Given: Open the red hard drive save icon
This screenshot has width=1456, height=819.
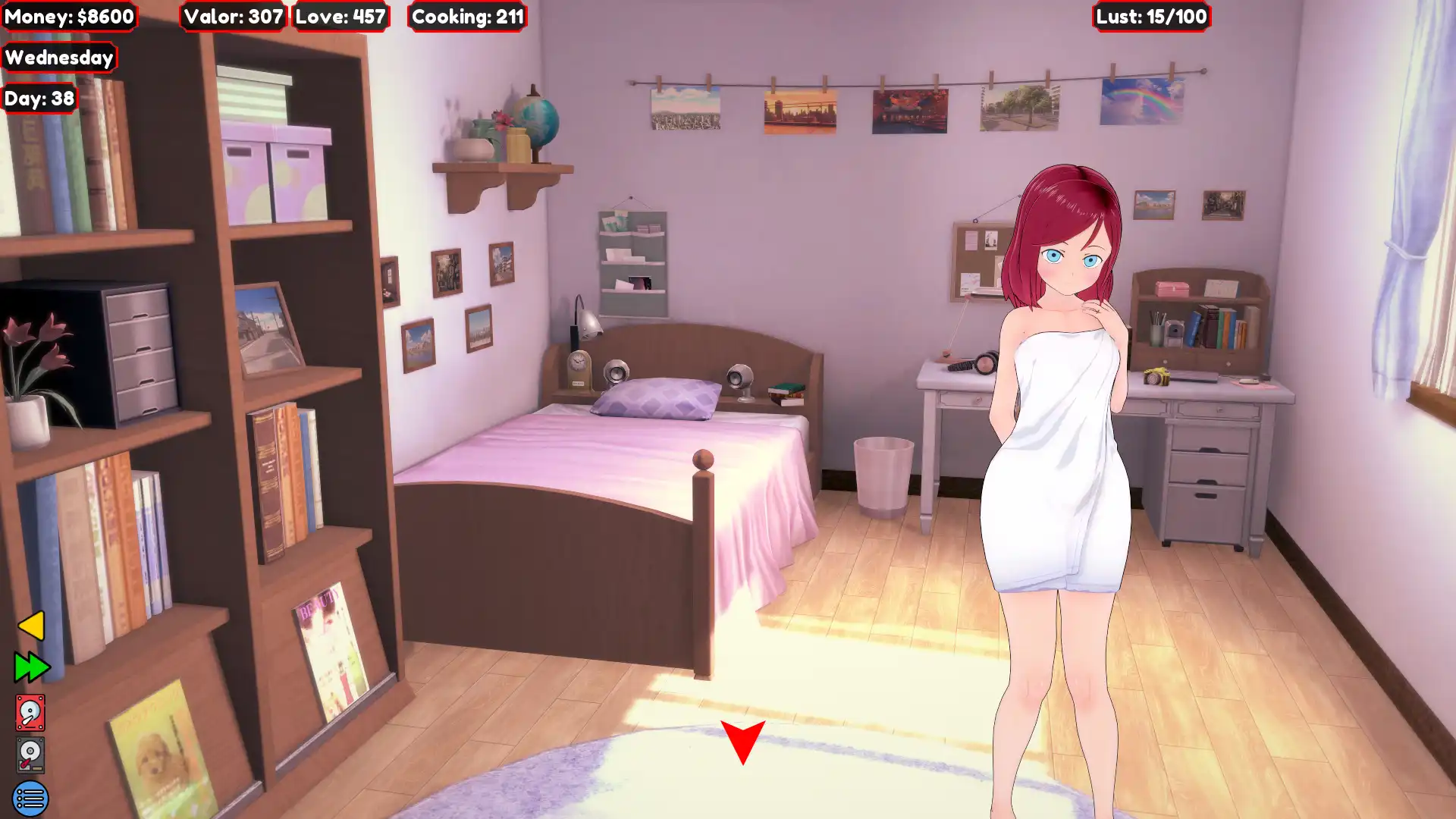Looking at the screenshot, I should (29, 711).
